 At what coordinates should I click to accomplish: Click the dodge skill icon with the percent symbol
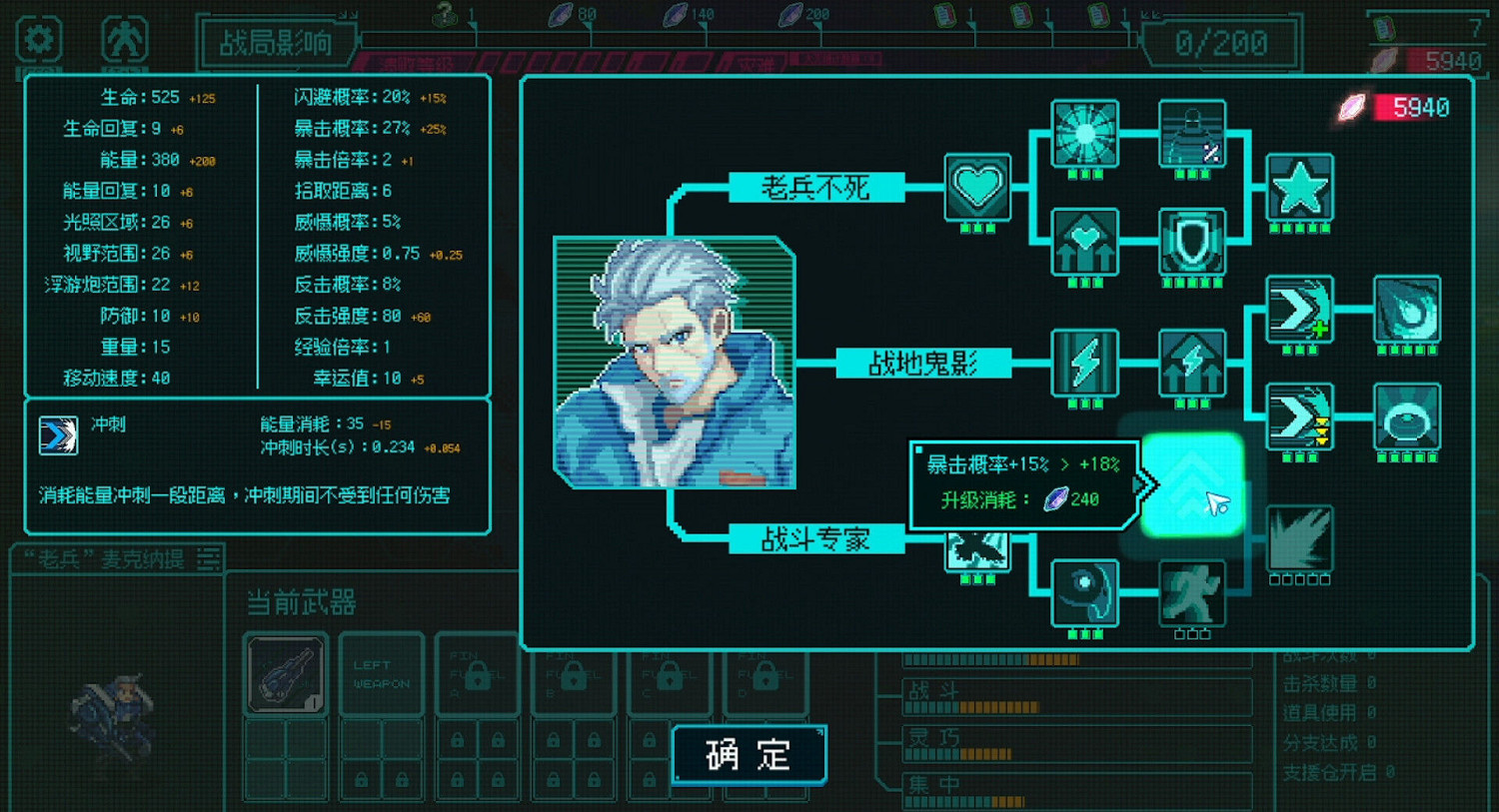click(1191, 132)
